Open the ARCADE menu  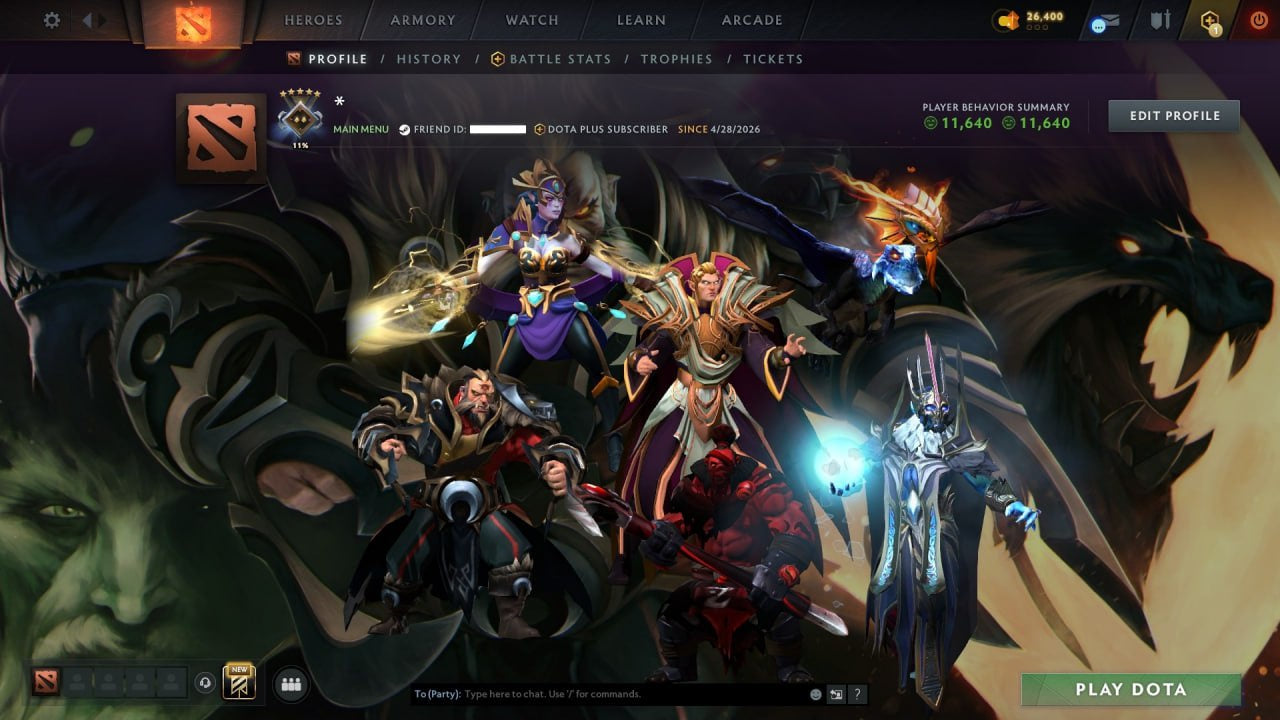pos(751,19)
